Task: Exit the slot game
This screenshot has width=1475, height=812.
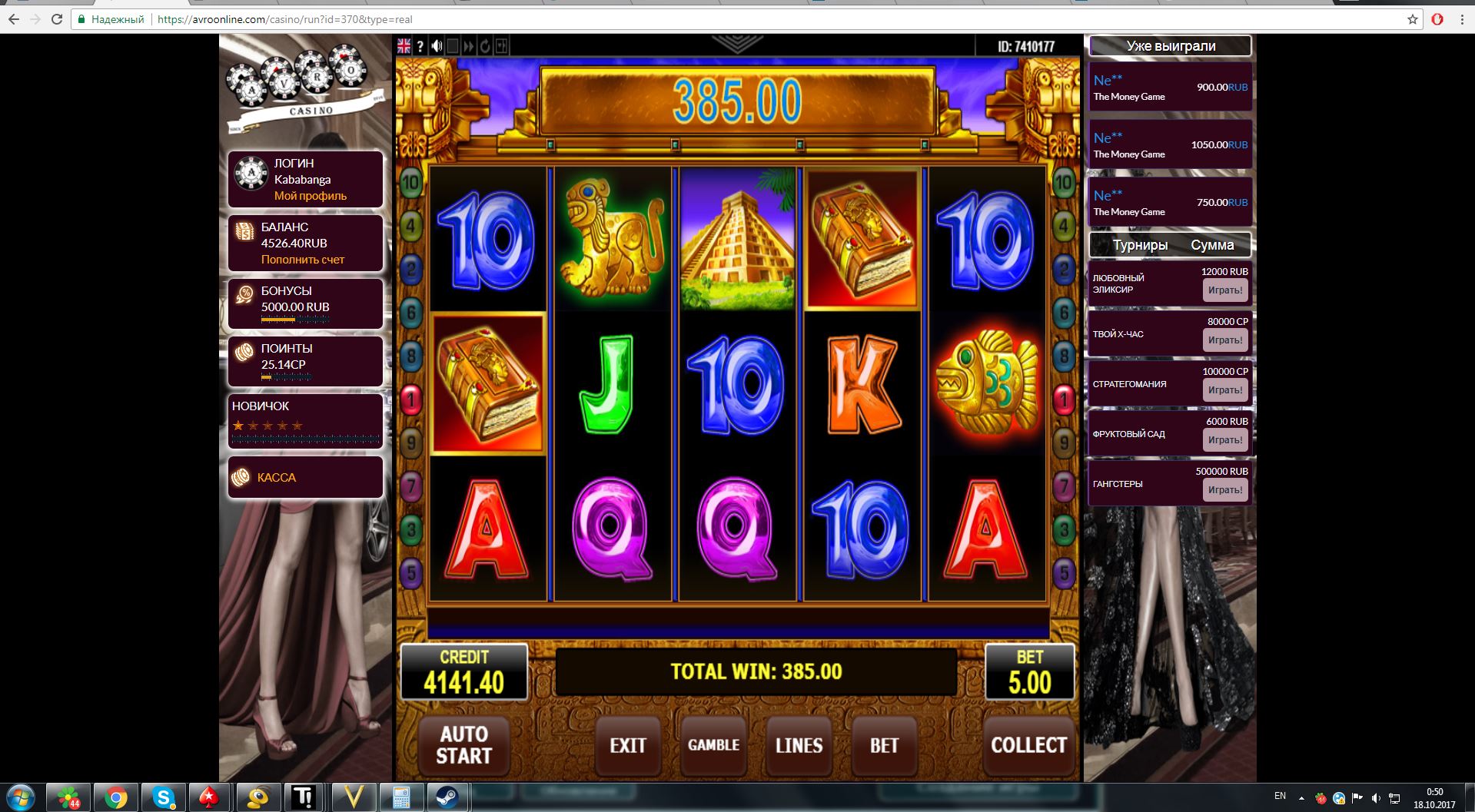Action: [627, 745]
